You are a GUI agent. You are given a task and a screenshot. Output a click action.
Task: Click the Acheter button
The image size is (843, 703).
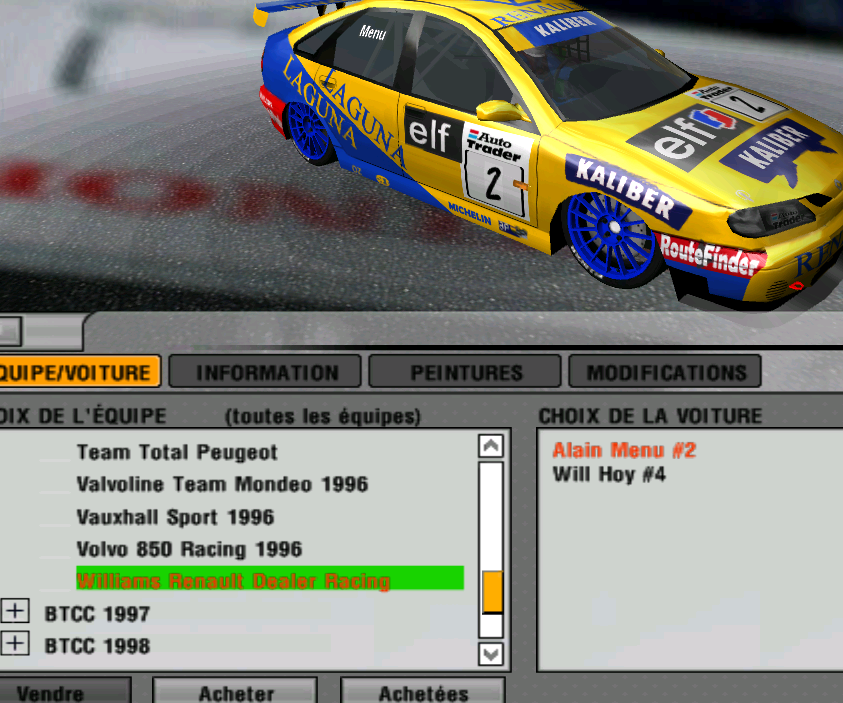pyautogui.click(x=236, y=692)
